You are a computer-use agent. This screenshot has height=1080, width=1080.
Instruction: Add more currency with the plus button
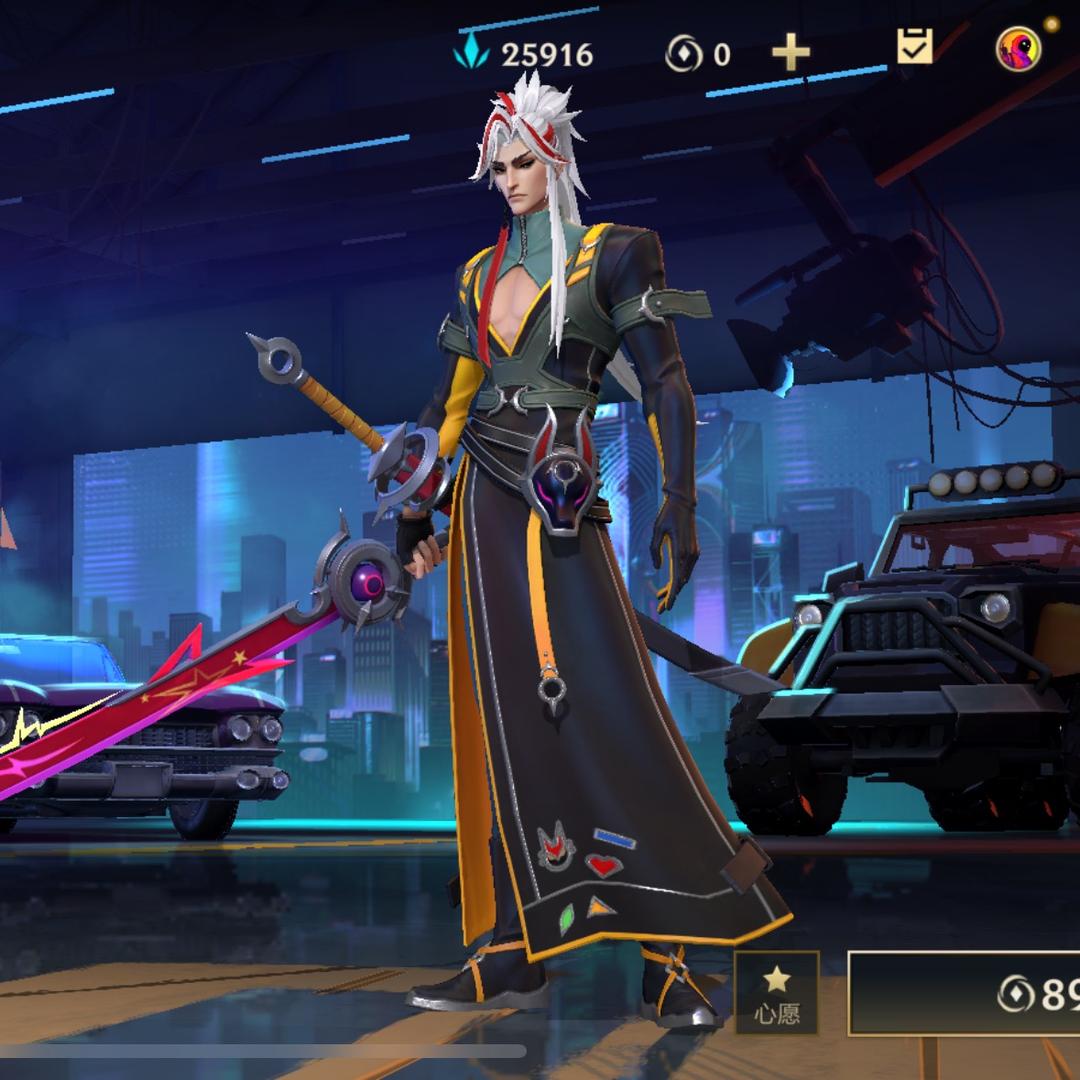[790, 52]
